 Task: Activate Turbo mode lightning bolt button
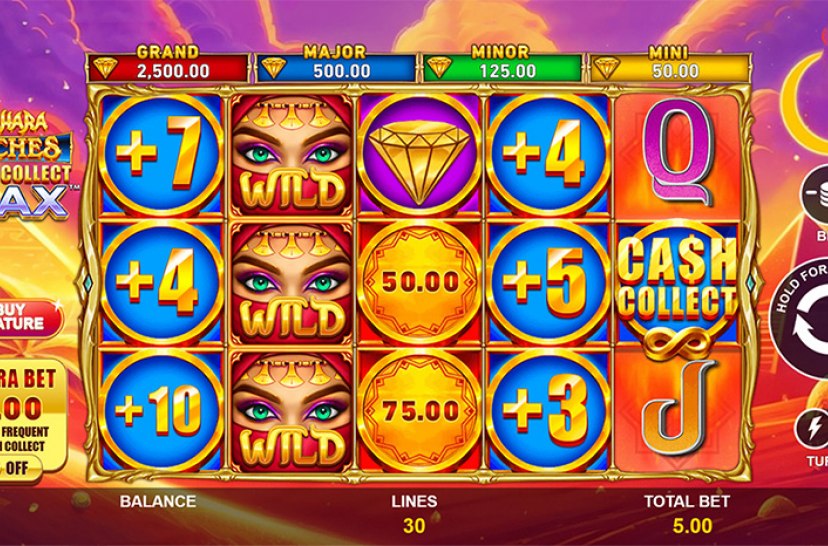814,430
